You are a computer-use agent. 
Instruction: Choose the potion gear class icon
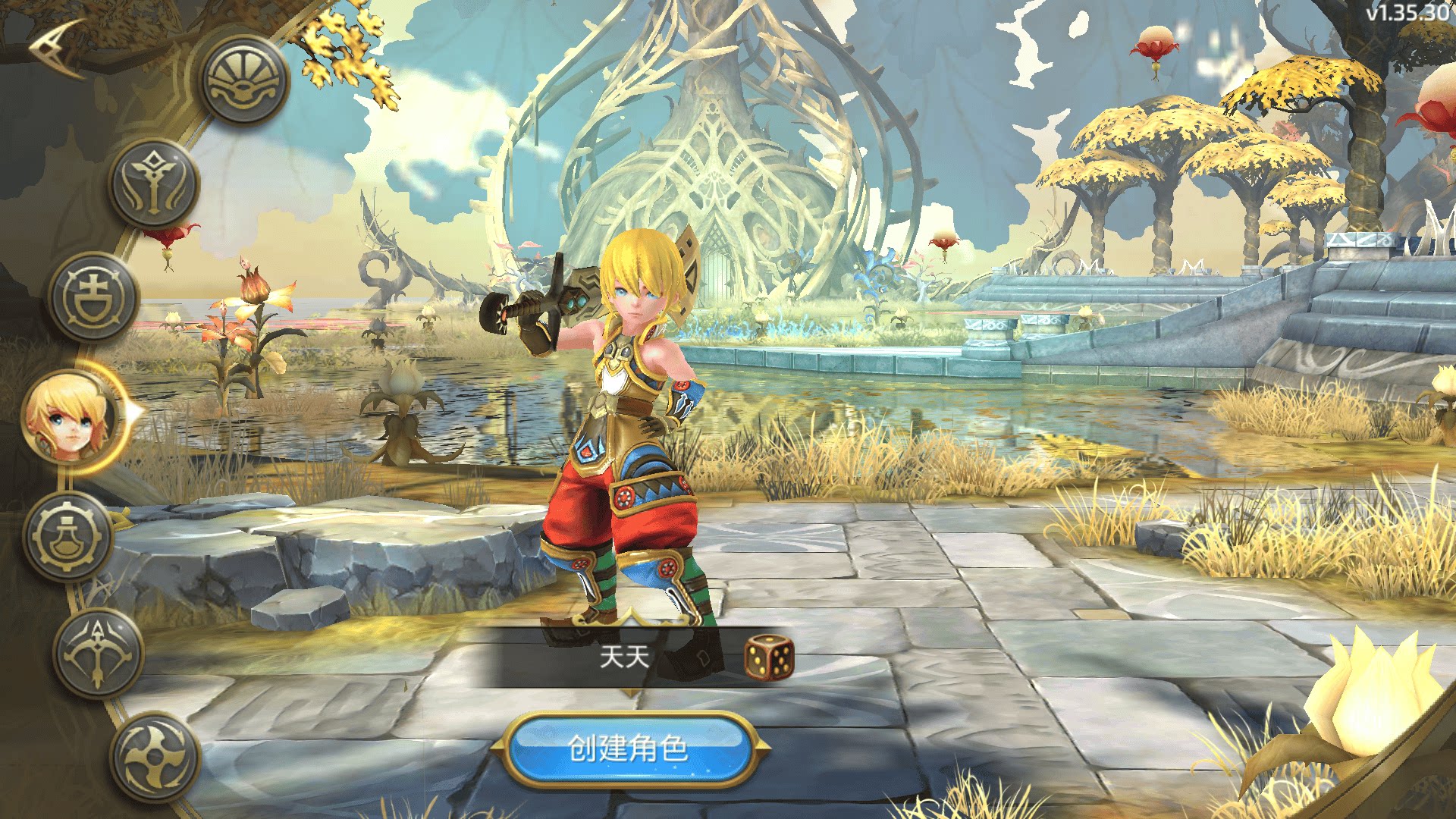point(67,536)
